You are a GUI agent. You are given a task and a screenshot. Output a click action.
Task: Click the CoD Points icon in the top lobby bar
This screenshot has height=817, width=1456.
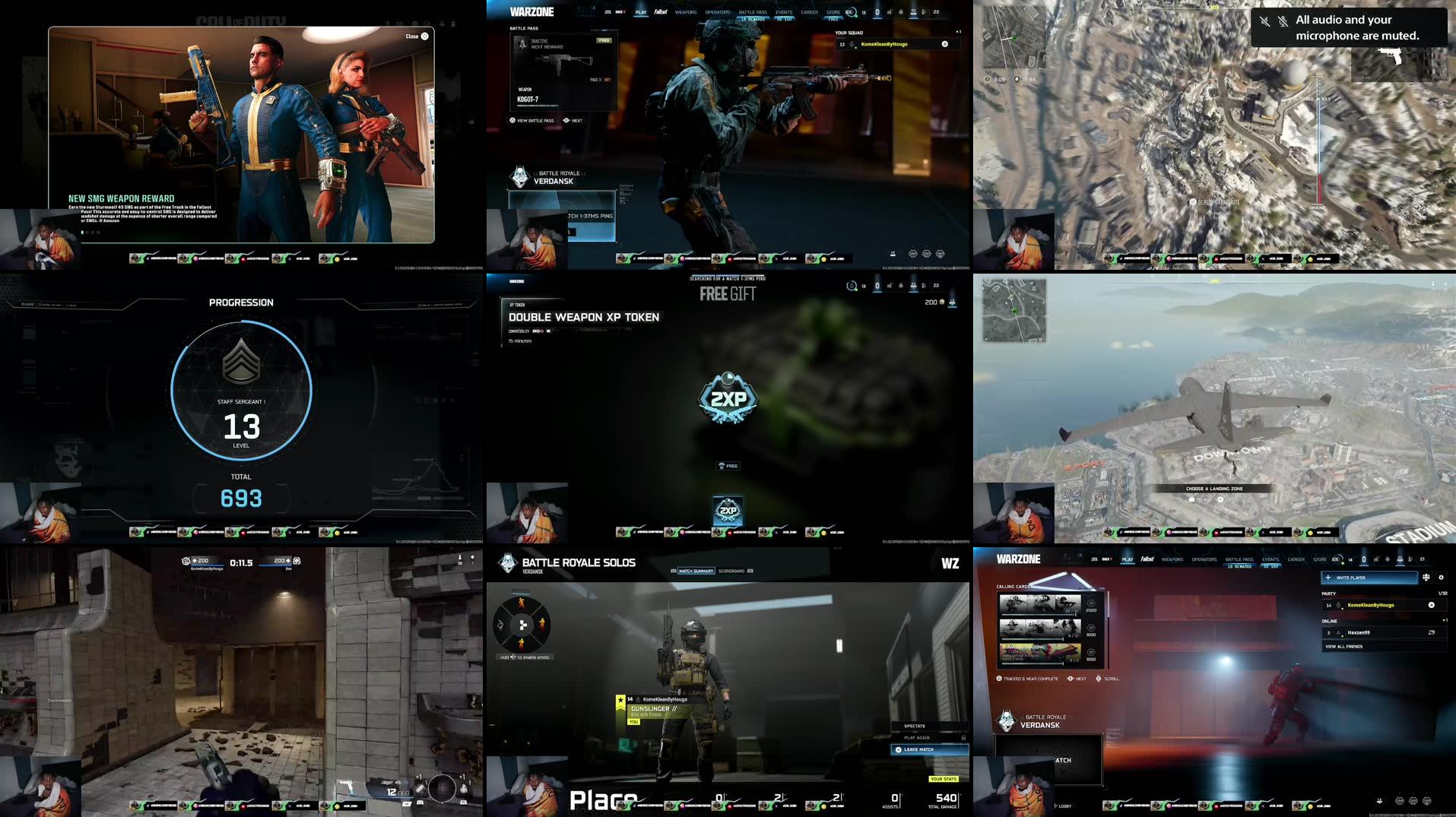pyautogui.click(x=877, y=12)
